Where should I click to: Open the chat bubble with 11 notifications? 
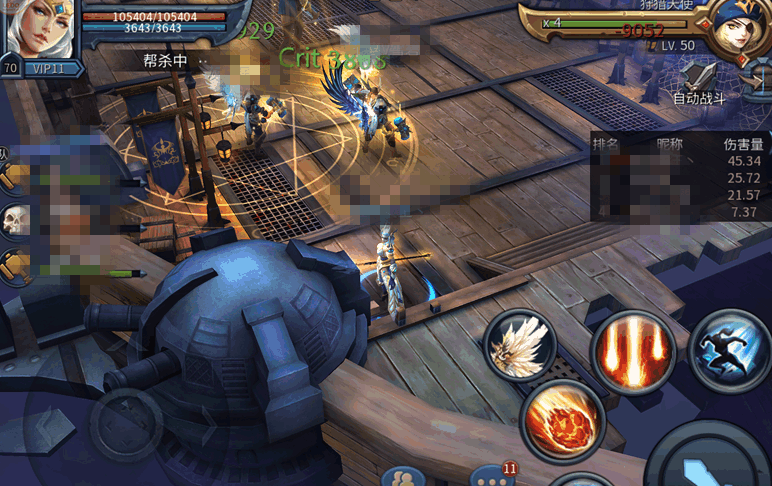click(492, 477)
